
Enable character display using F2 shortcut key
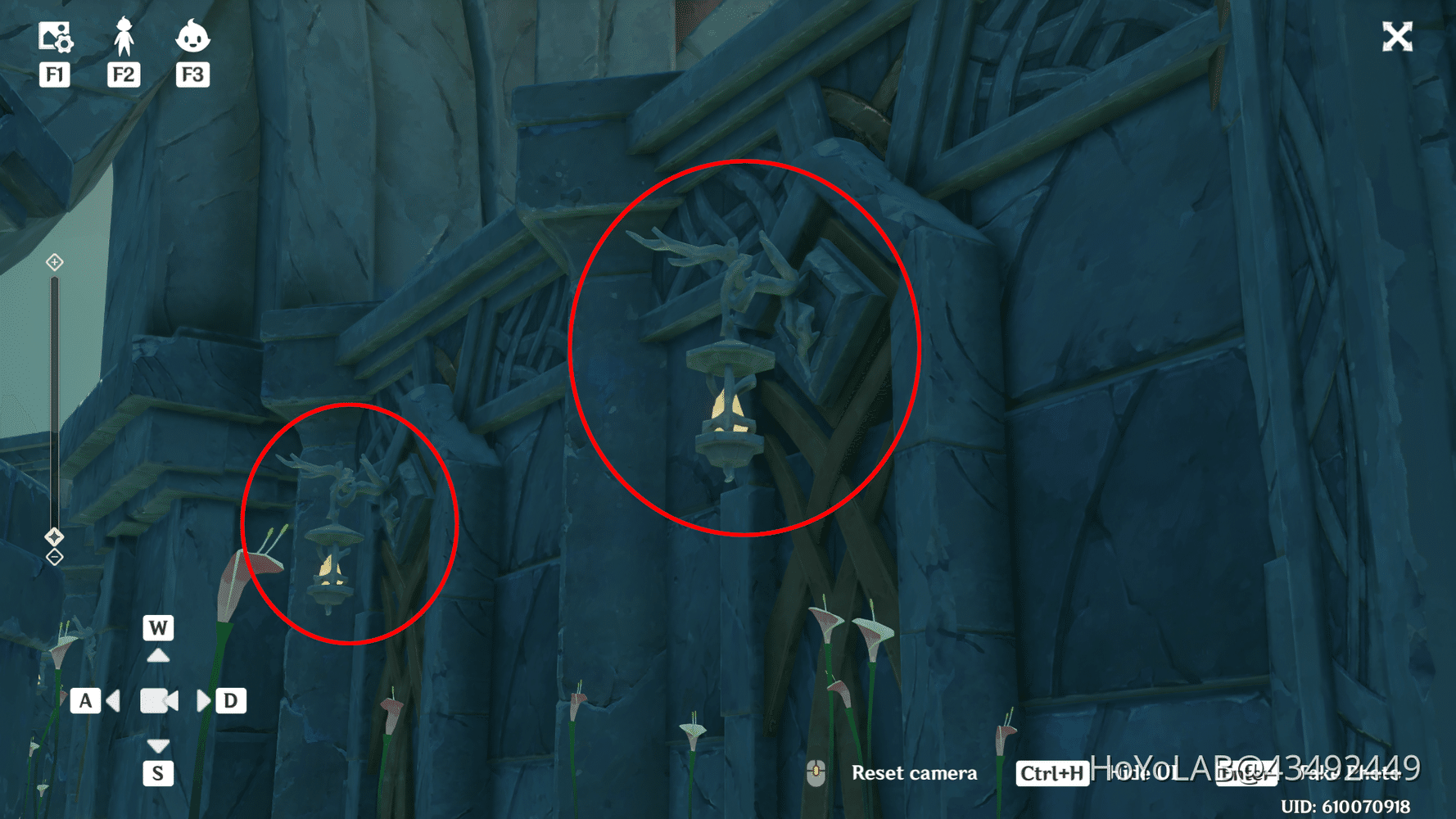pyautogui.click(x=123, y=74)
